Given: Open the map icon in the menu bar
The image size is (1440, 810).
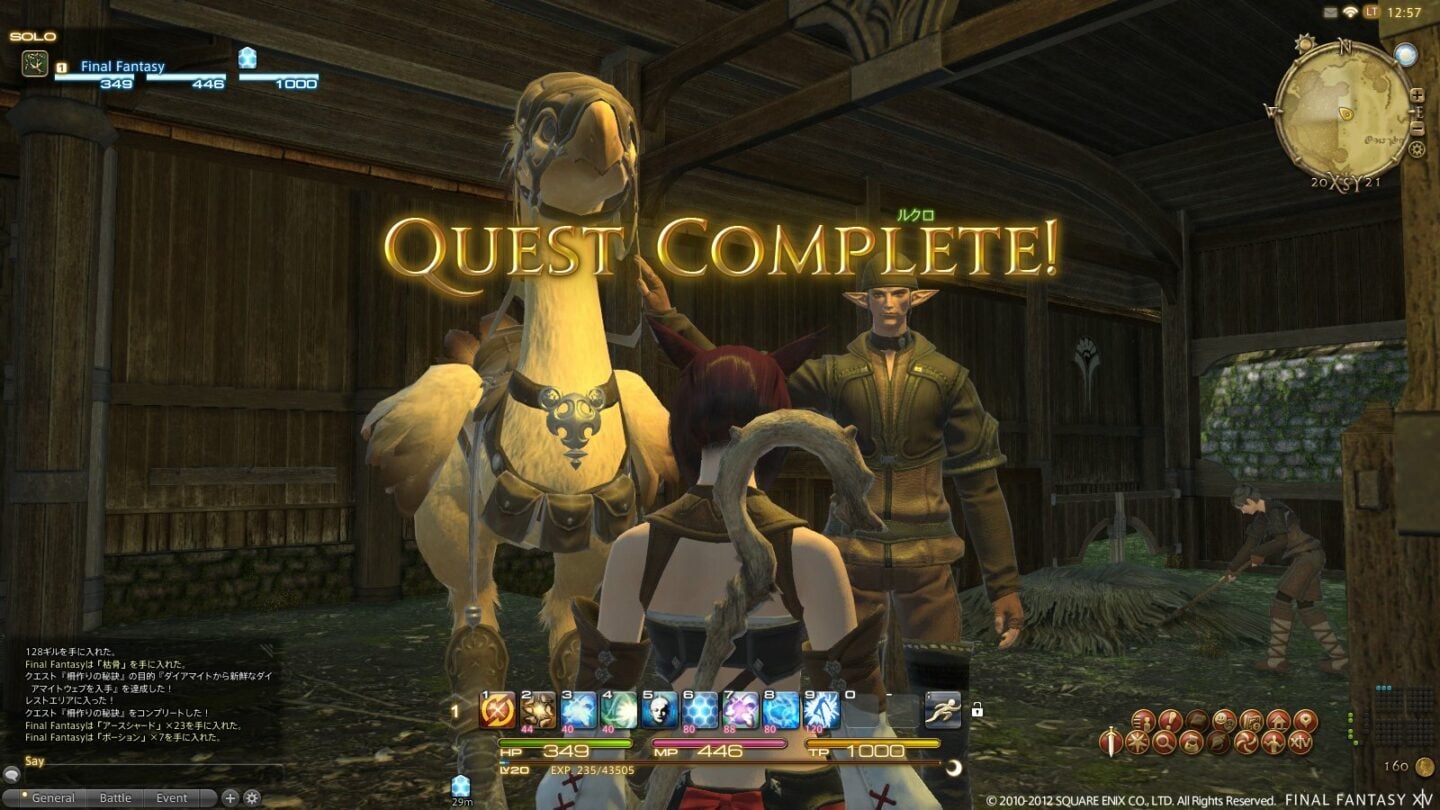Looking at the screenshot, I should click(1249, 720).
